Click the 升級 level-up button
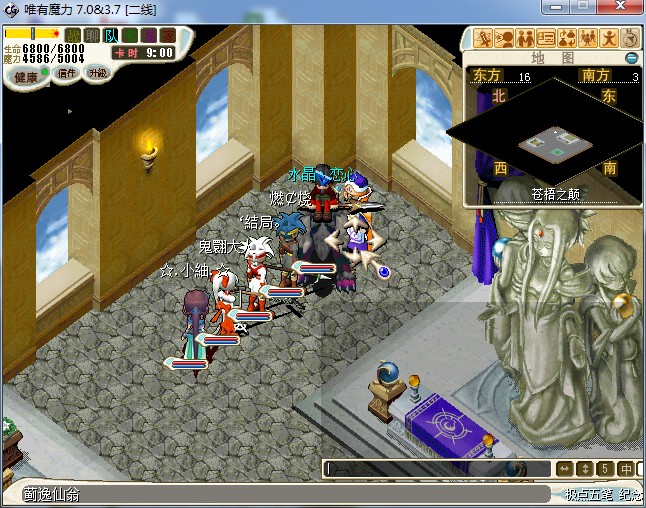 (98, 74)
